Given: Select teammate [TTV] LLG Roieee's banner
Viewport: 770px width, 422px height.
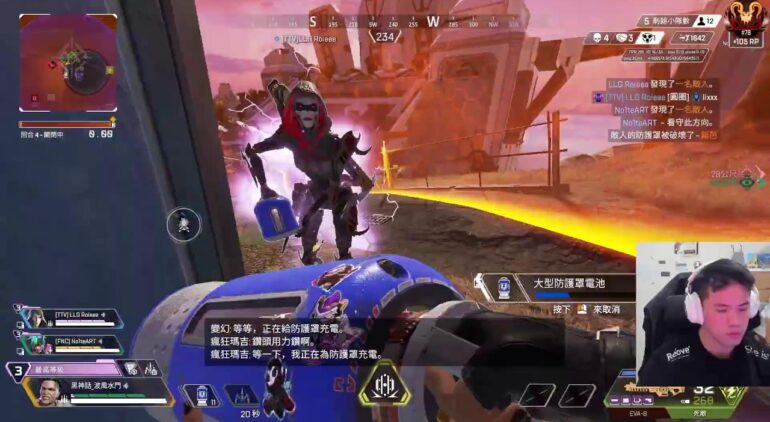Looking at the screenshot, I should (76, 318).
